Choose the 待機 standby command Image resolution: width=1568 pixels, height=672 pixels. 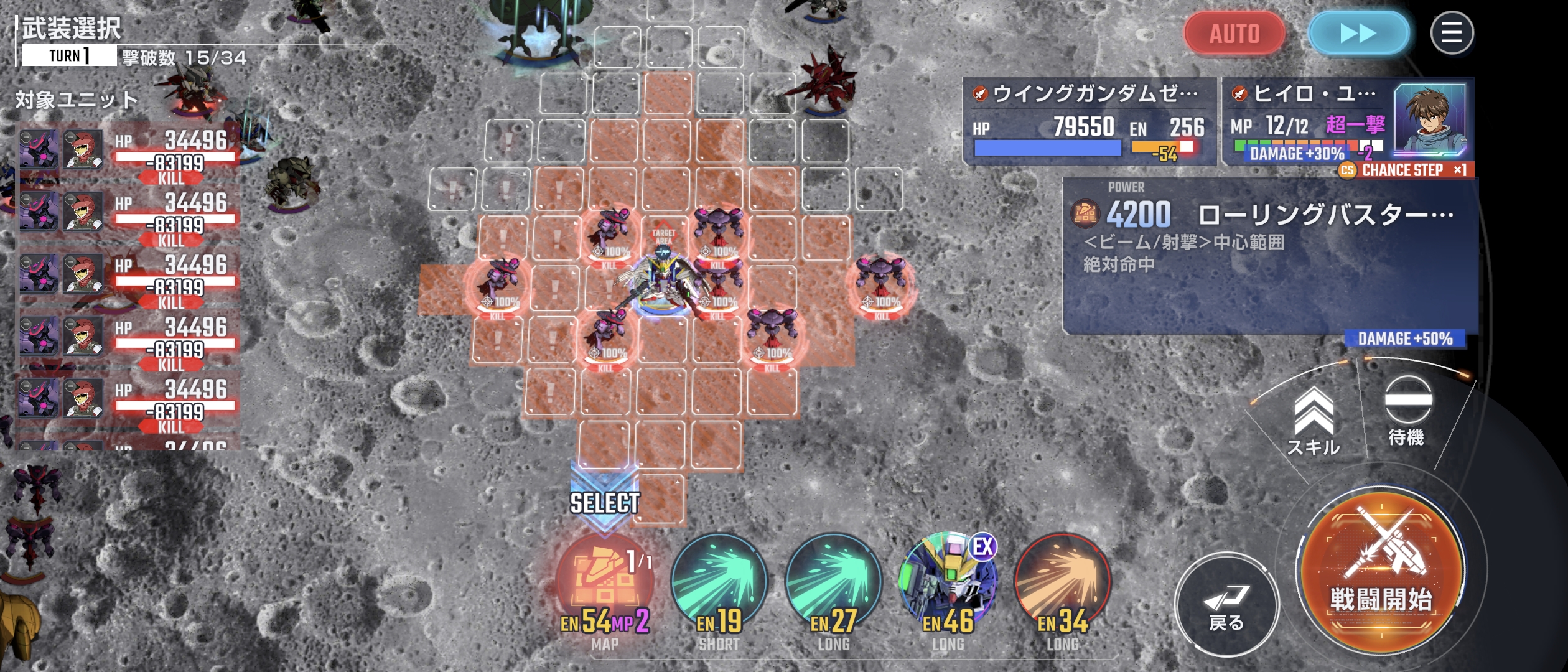point(1407,411)
